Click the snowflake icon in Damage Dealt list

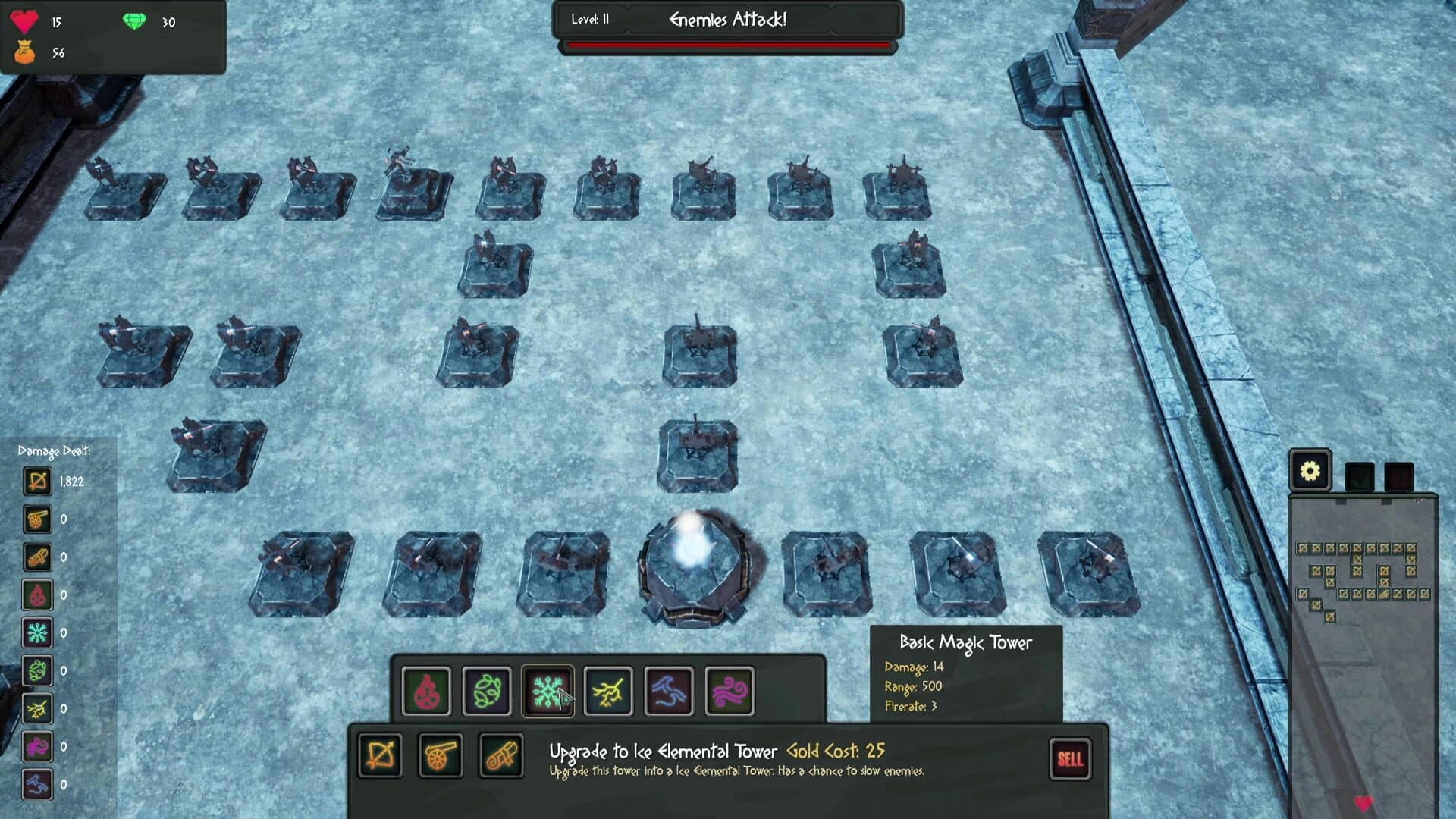coord(37,633)
